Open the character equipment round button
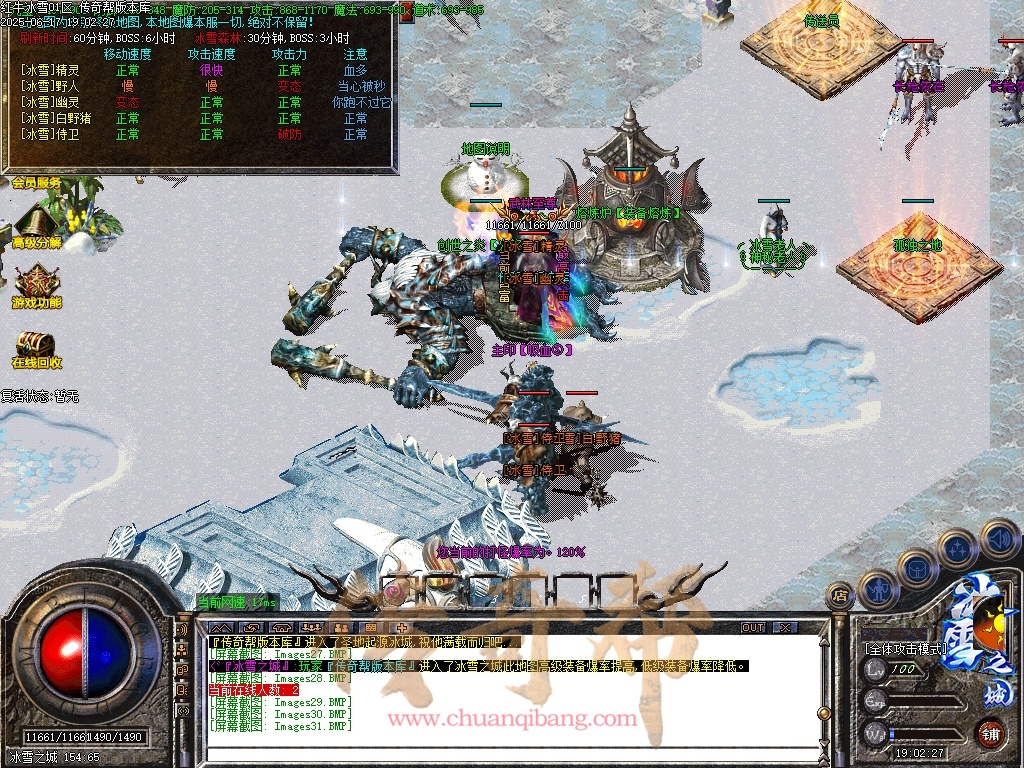This screenshot has height=768, width=1024. (x=877, y=590)
